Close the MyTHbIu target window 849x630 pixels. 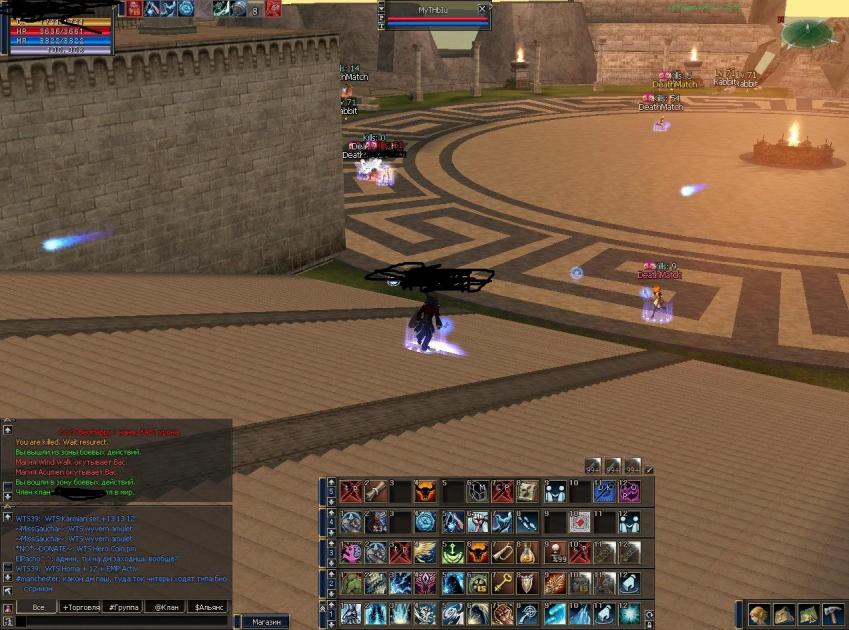click(x=482, y=8)
